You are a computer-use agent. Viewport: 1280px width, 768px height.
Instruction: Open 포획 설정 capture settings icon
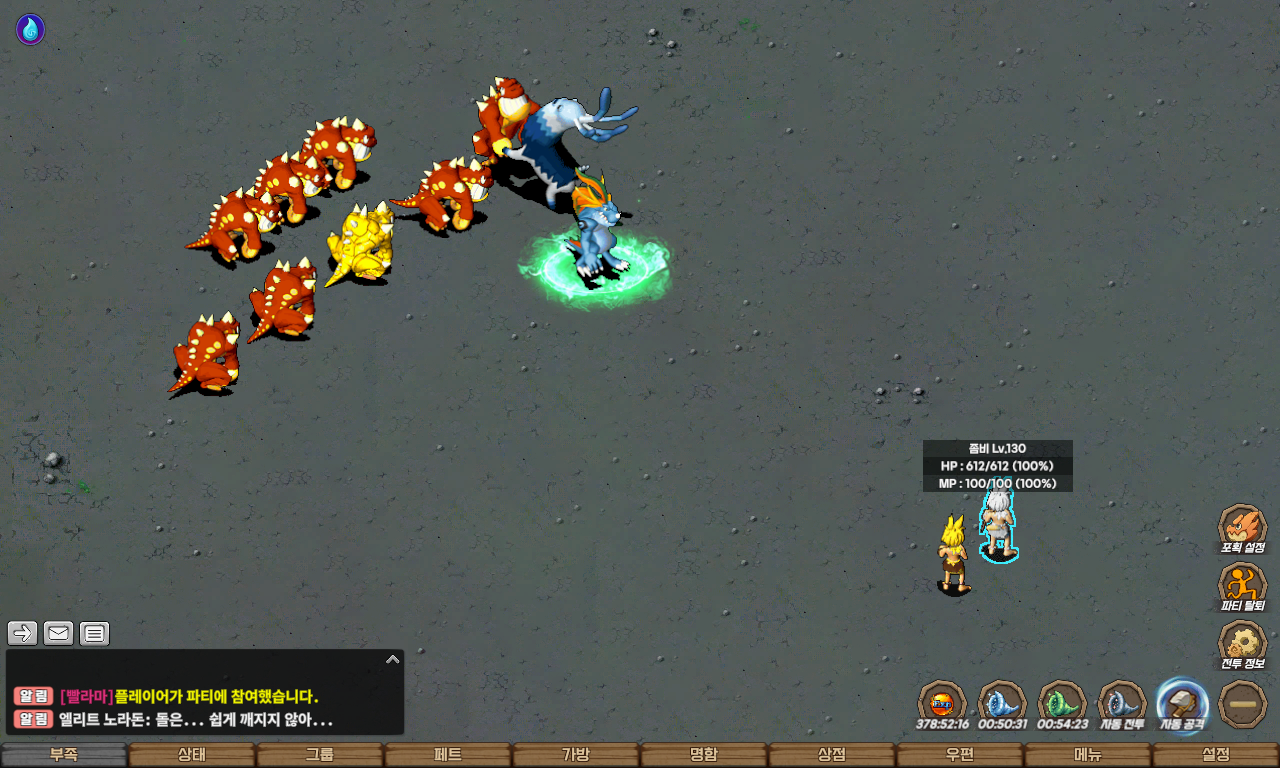pyautogui.click(x=1242, y=527)
